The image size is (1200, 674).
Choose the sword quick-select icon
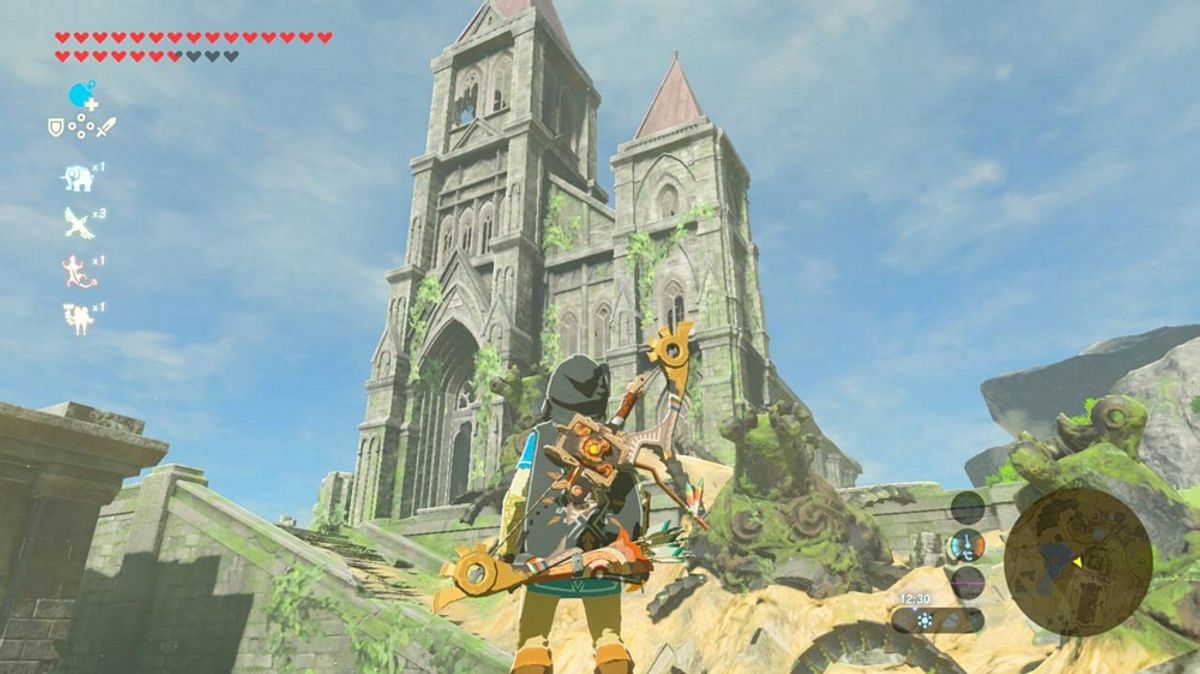(x=105, y=127)
